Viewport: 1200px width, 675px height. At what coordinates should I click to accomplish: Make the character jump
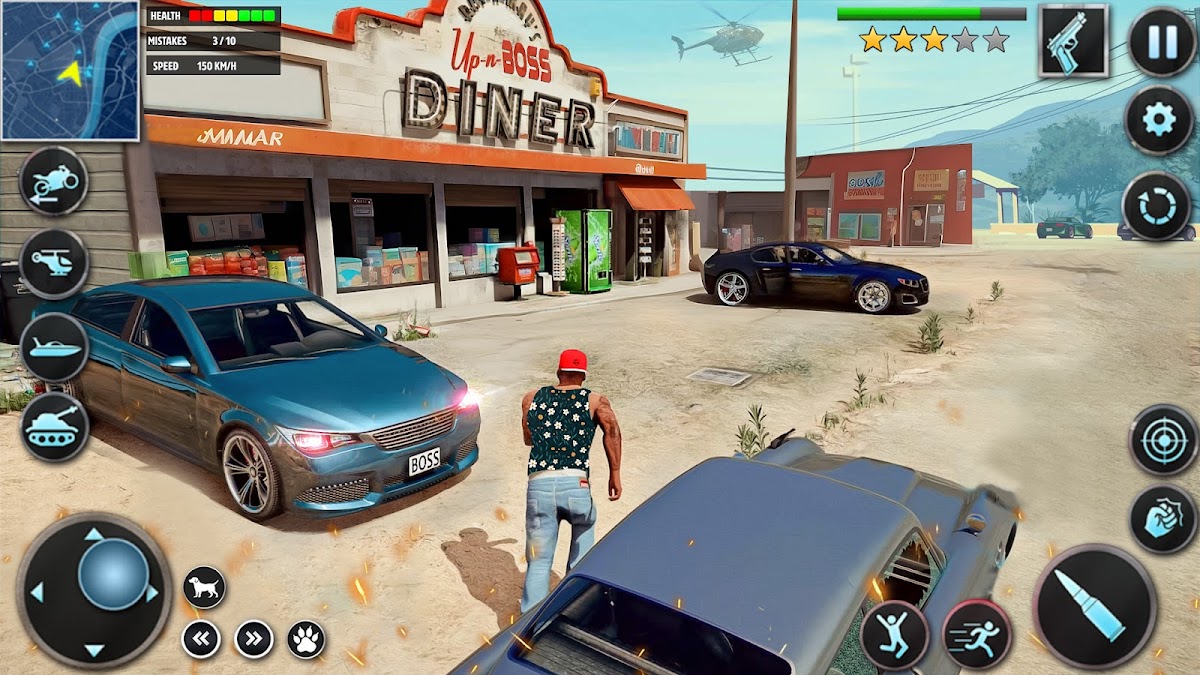[895, 634]
